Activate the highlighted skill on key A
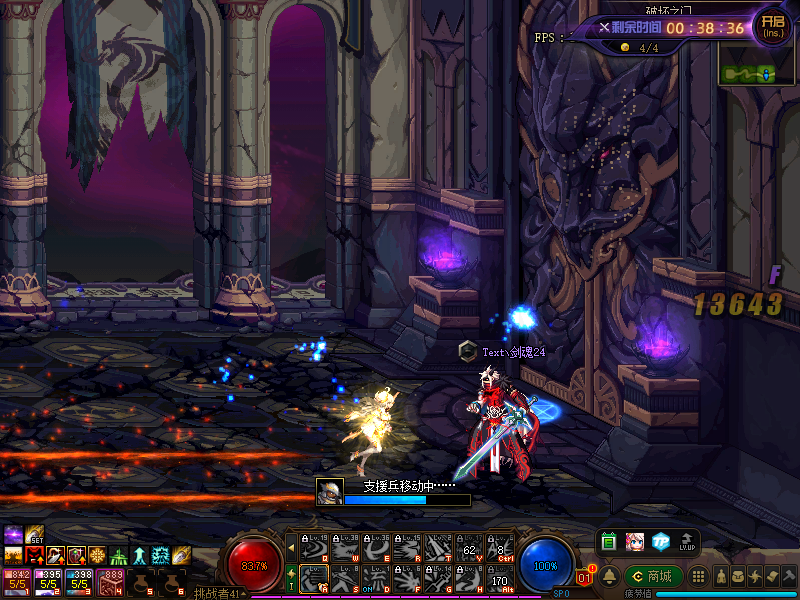The width and height of the screenshot is (800, 600). tap(315, 578)
